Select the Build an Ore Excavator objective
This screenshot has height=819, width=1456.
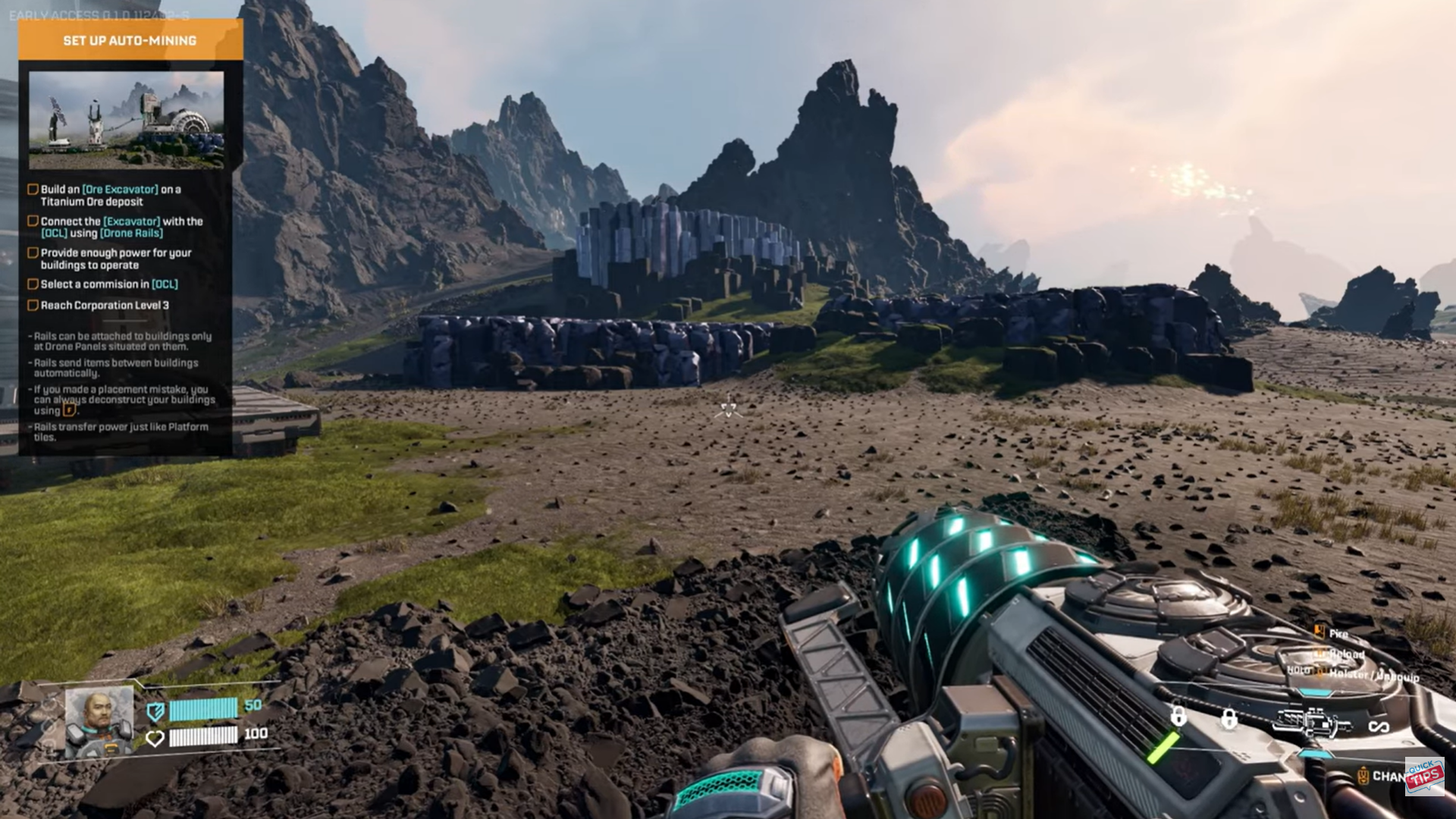point(110,196)
